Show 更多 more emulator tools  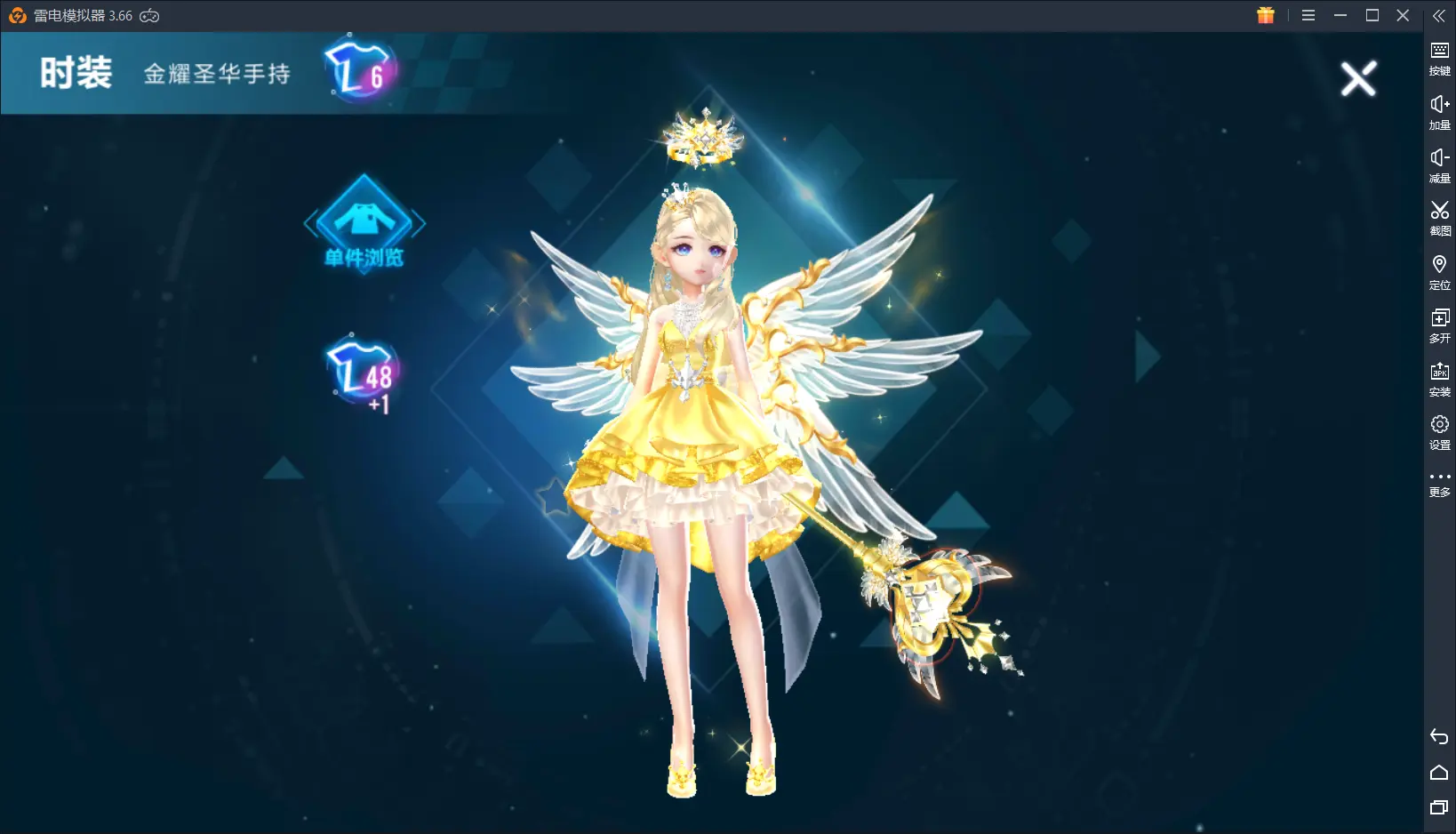pos(1439,483)
